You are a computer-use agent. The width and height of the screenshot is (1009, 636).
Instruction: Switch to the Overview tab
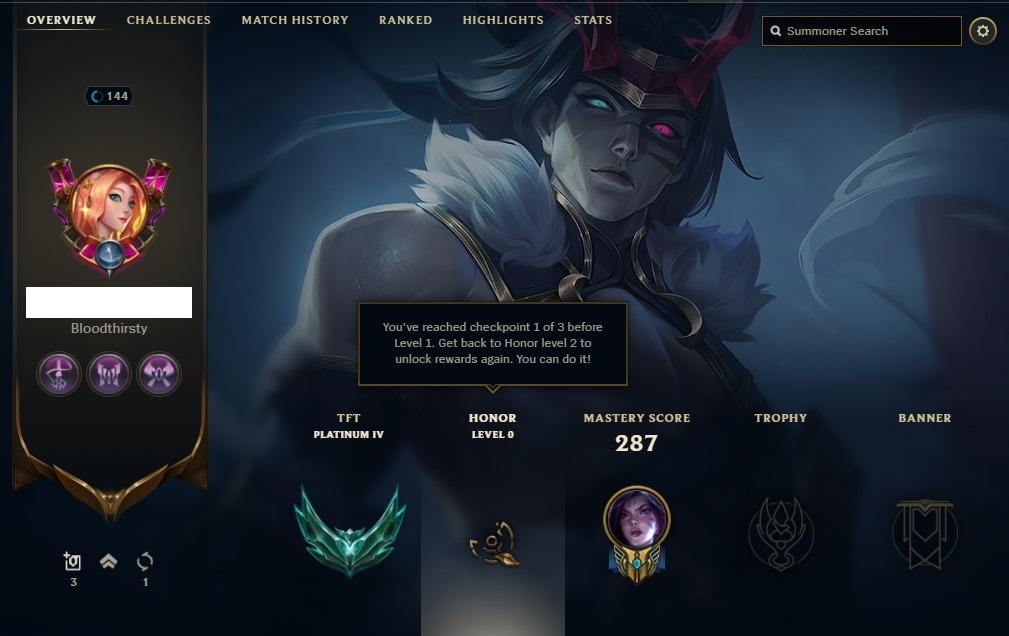(61, 20)
